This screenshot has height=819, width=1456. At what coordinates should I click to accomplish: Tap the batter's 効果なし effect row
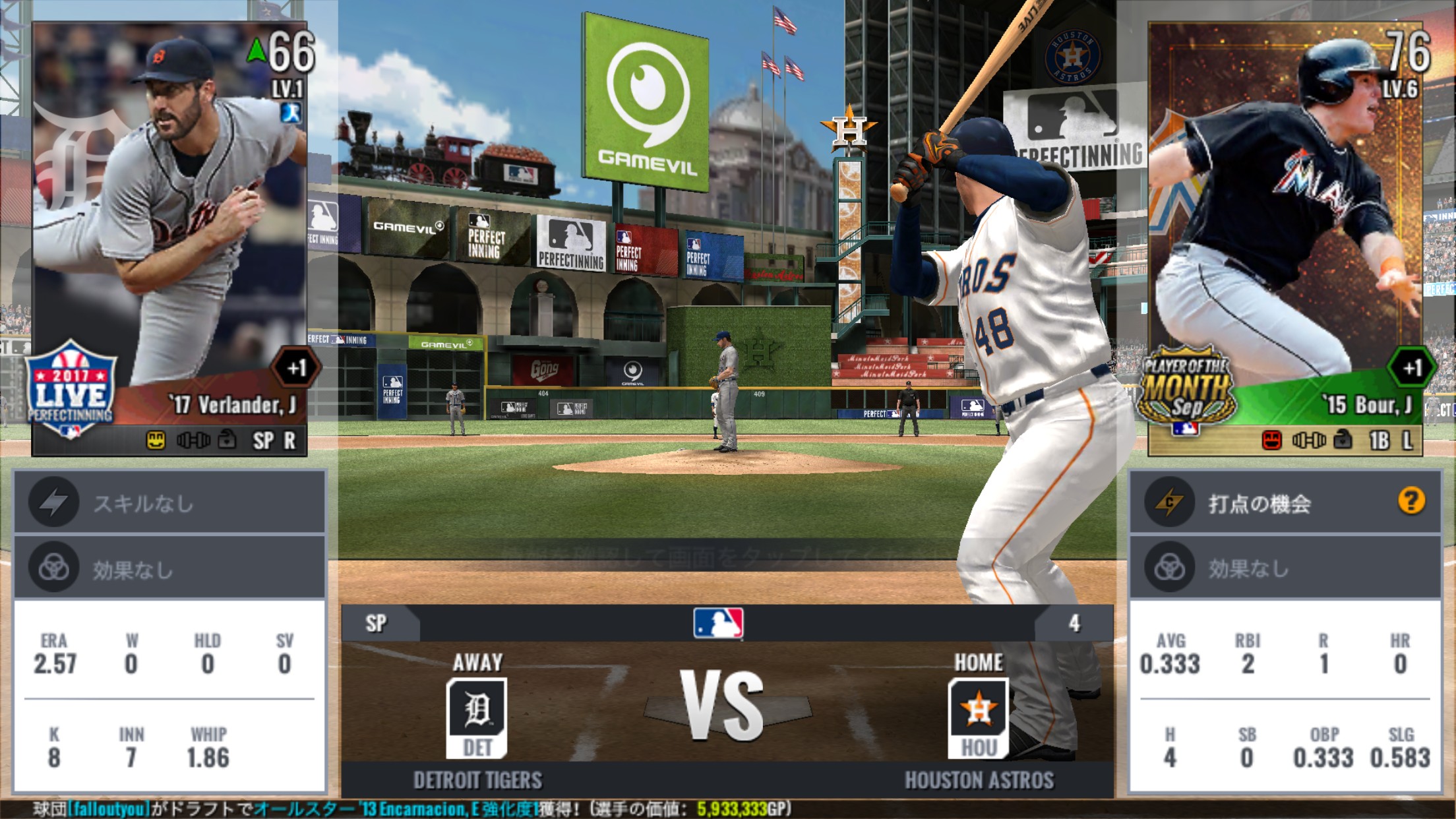click(x=1285, y=568)
